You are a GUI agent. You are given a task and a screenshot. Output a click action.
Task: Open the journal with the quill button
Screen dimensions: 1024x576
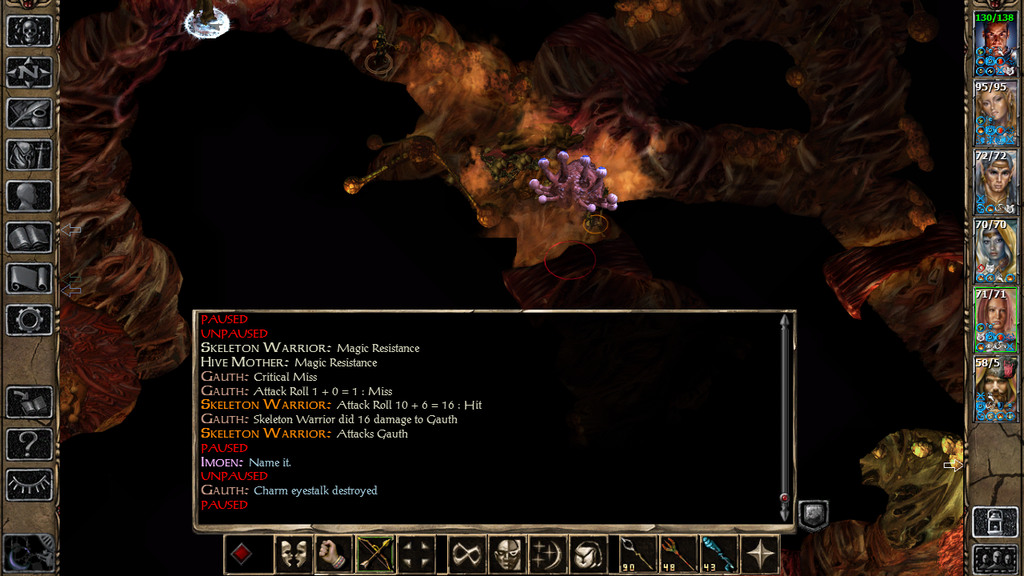click(x=29, y=112)
